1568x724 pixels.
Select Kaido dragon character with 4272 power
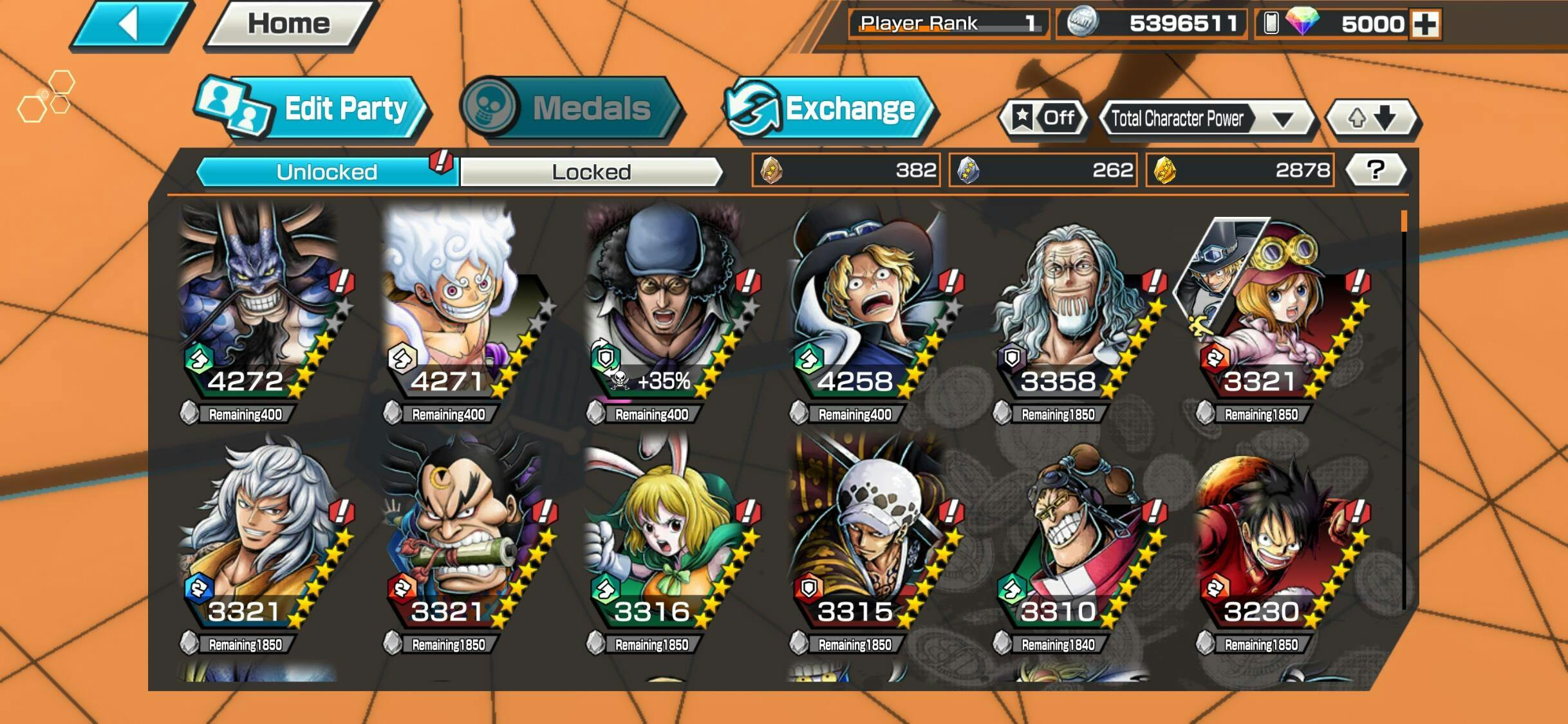[259, 302]
